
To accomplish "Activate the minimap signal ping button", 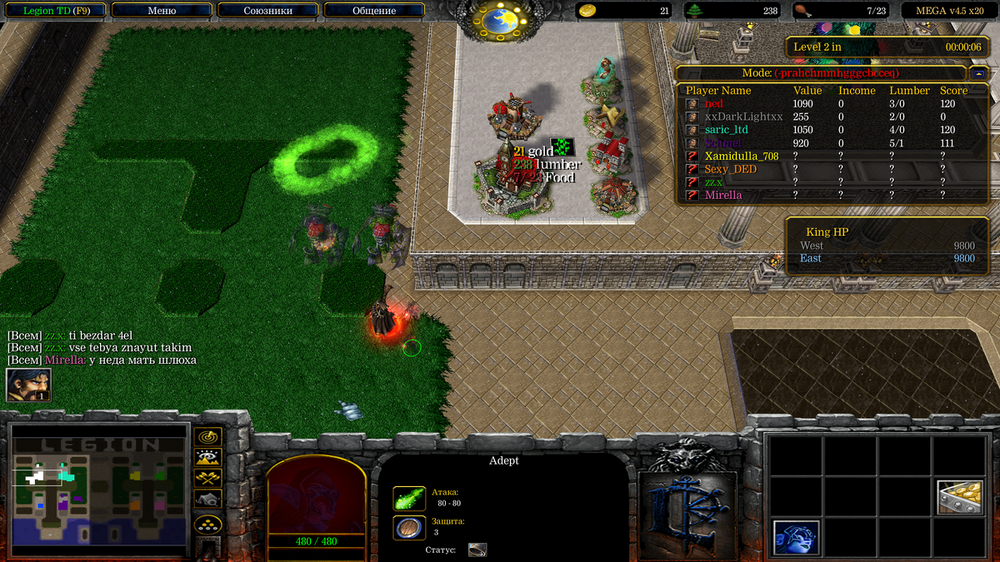I will pos(208,438).
